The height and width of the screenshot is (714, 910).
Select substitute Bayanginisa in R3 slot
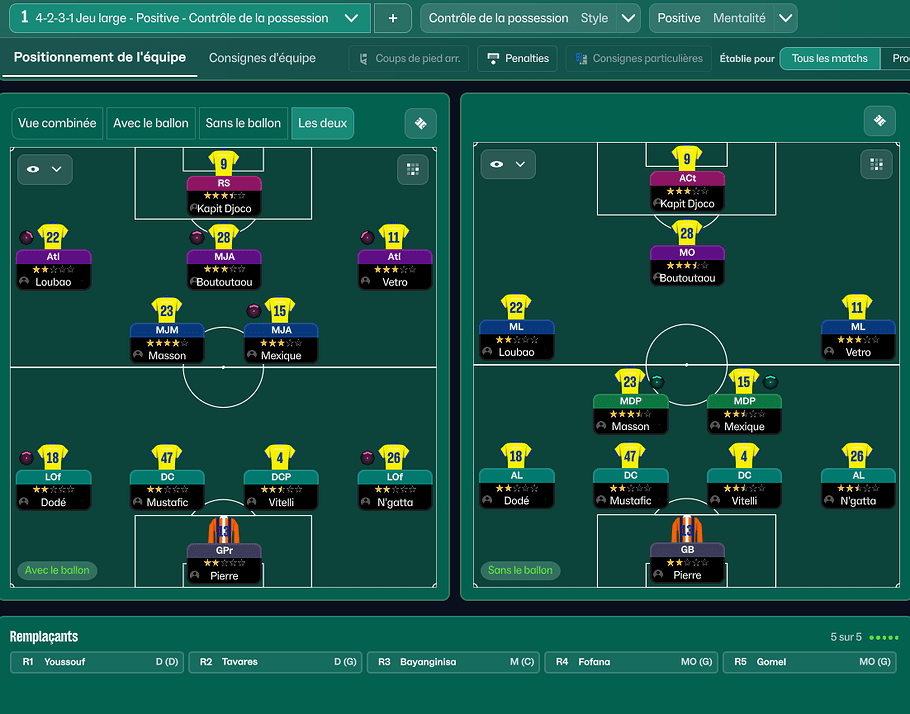click(454, 662)
